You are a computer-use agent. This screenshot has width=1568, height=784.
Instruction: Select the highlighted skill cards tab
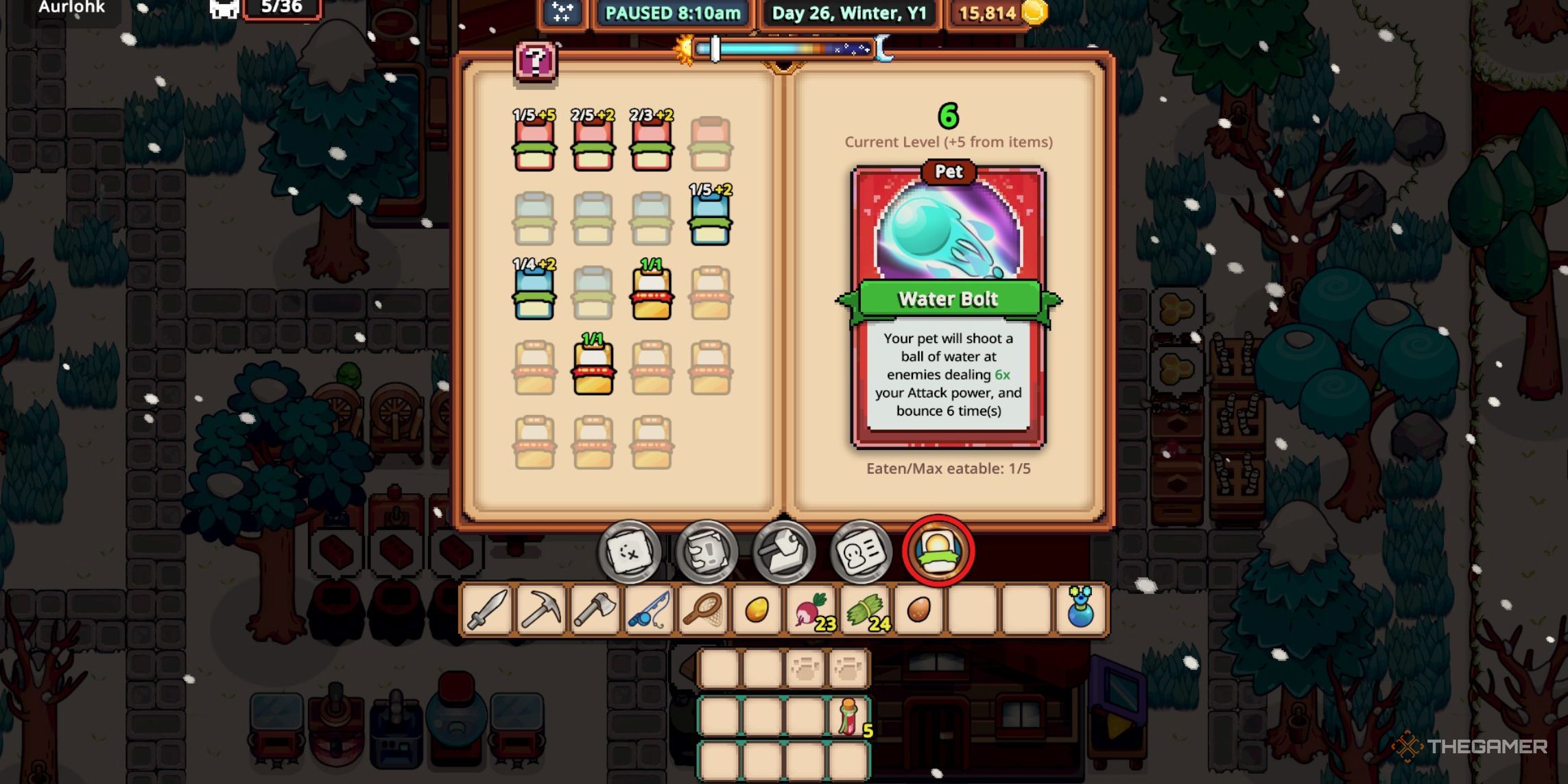(x=938, y=551)
